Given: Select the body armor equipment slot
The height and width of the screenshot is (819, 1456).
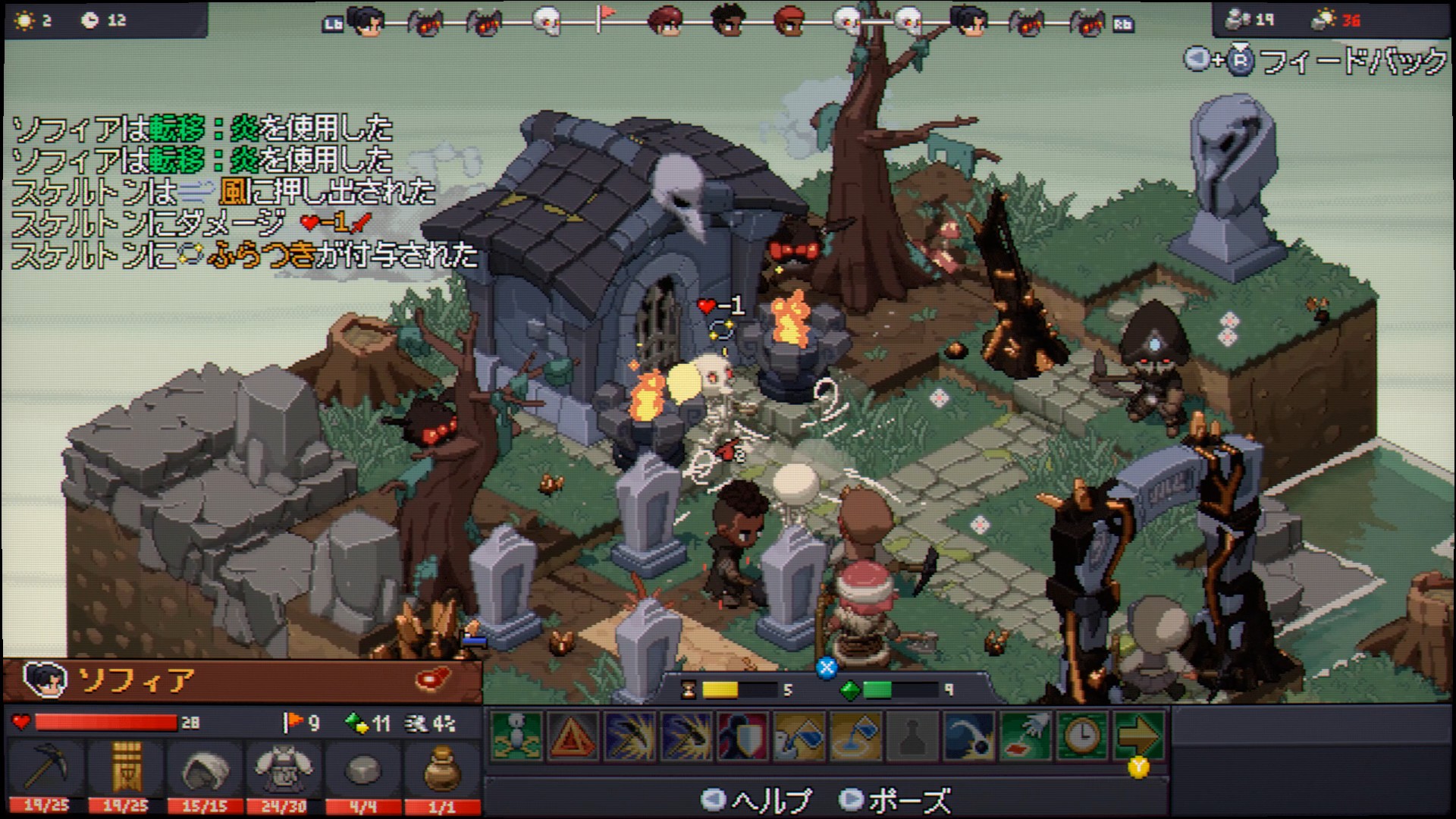Looking at the screenshot, I should (x=283, y=767).
